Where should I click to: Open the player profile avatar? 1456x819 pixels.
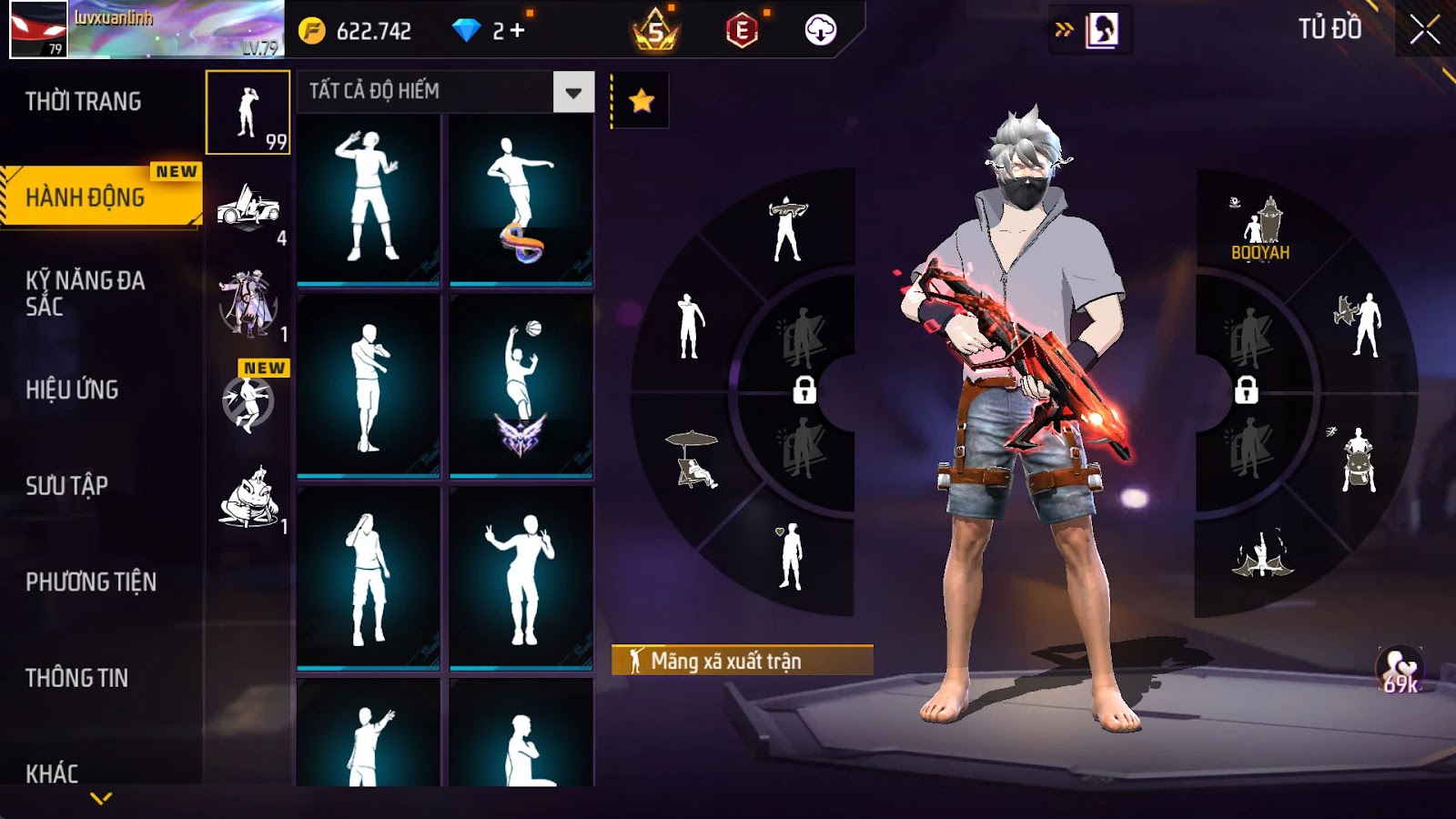point(38,29)
